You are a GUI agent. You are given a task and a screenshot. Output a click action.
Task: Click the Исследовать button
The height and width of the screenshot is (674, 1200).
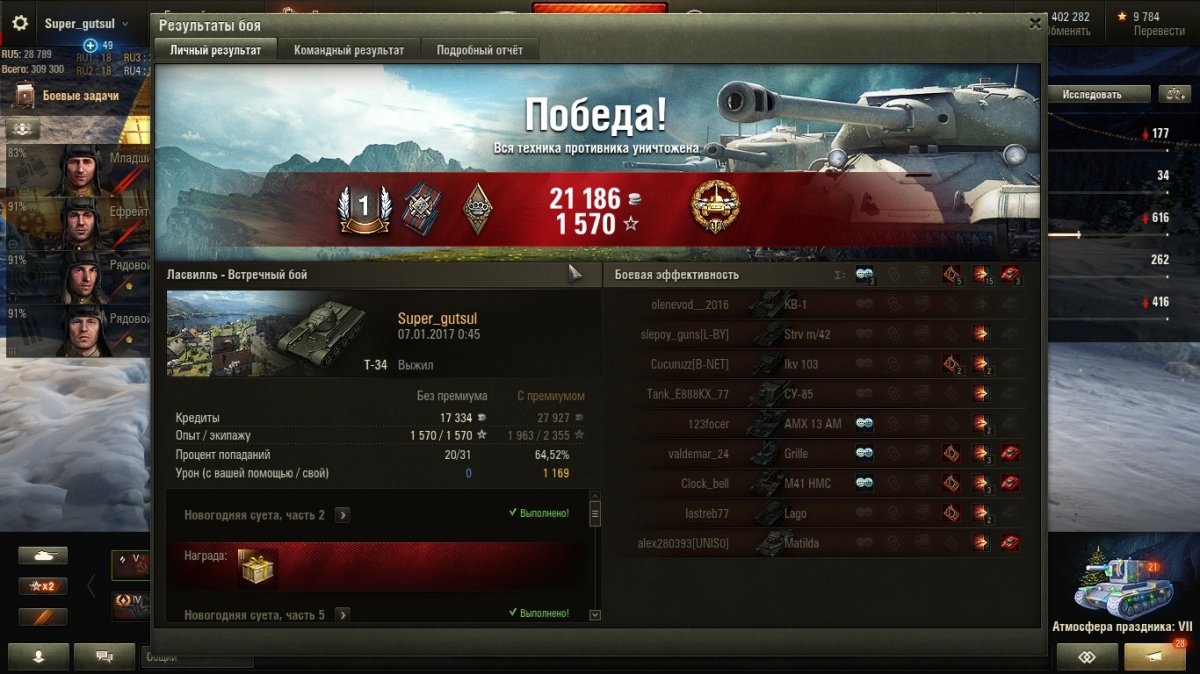pyautogui.click(x=1091, y=94)
